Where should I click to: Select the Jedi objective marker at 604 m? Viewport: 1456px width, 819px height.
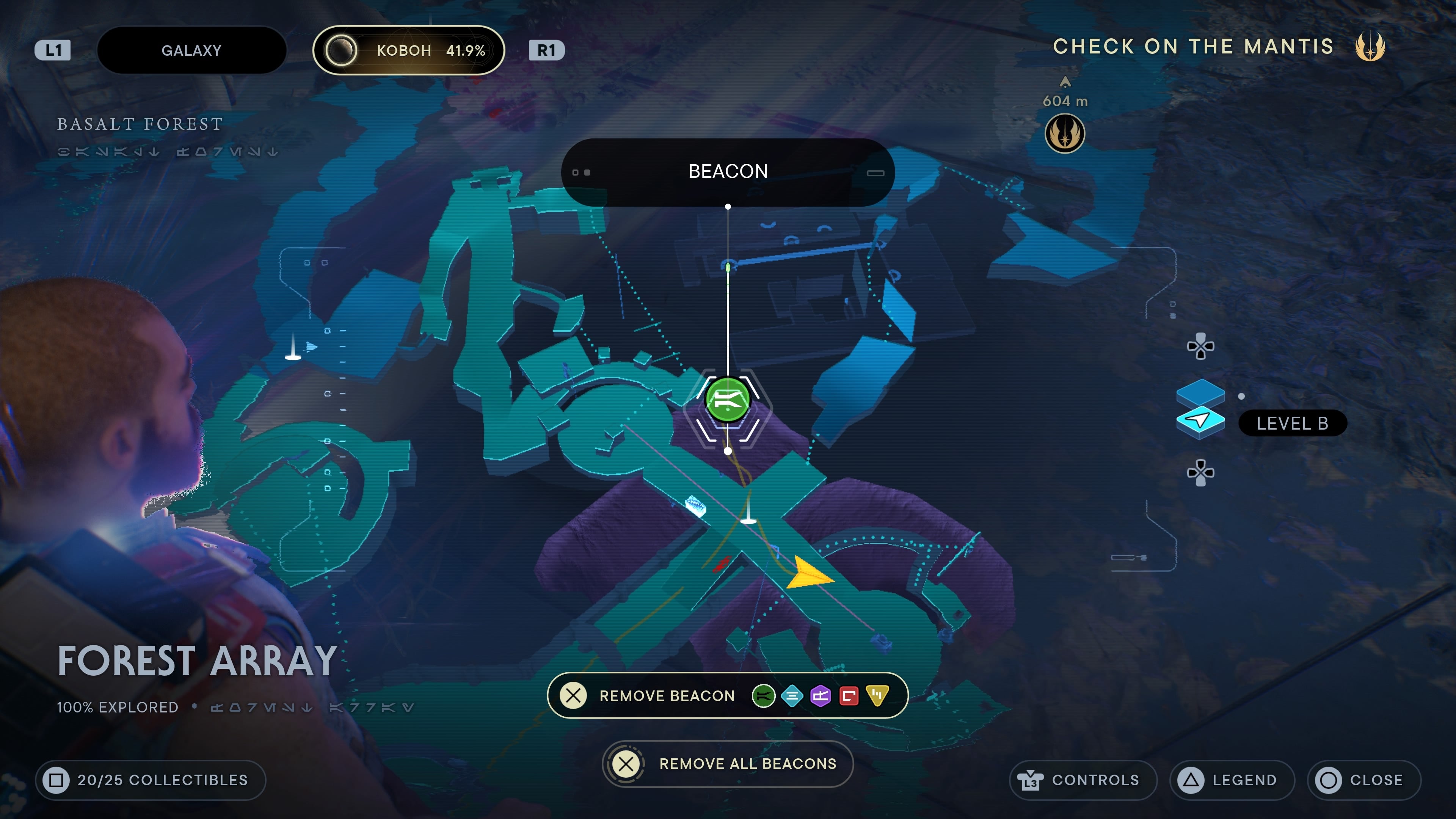coord(1065,133)
